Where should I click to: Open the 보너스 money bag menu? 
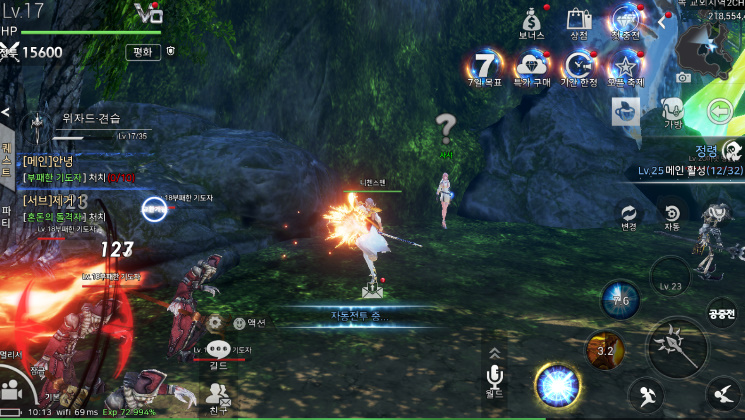click(532, 20)
